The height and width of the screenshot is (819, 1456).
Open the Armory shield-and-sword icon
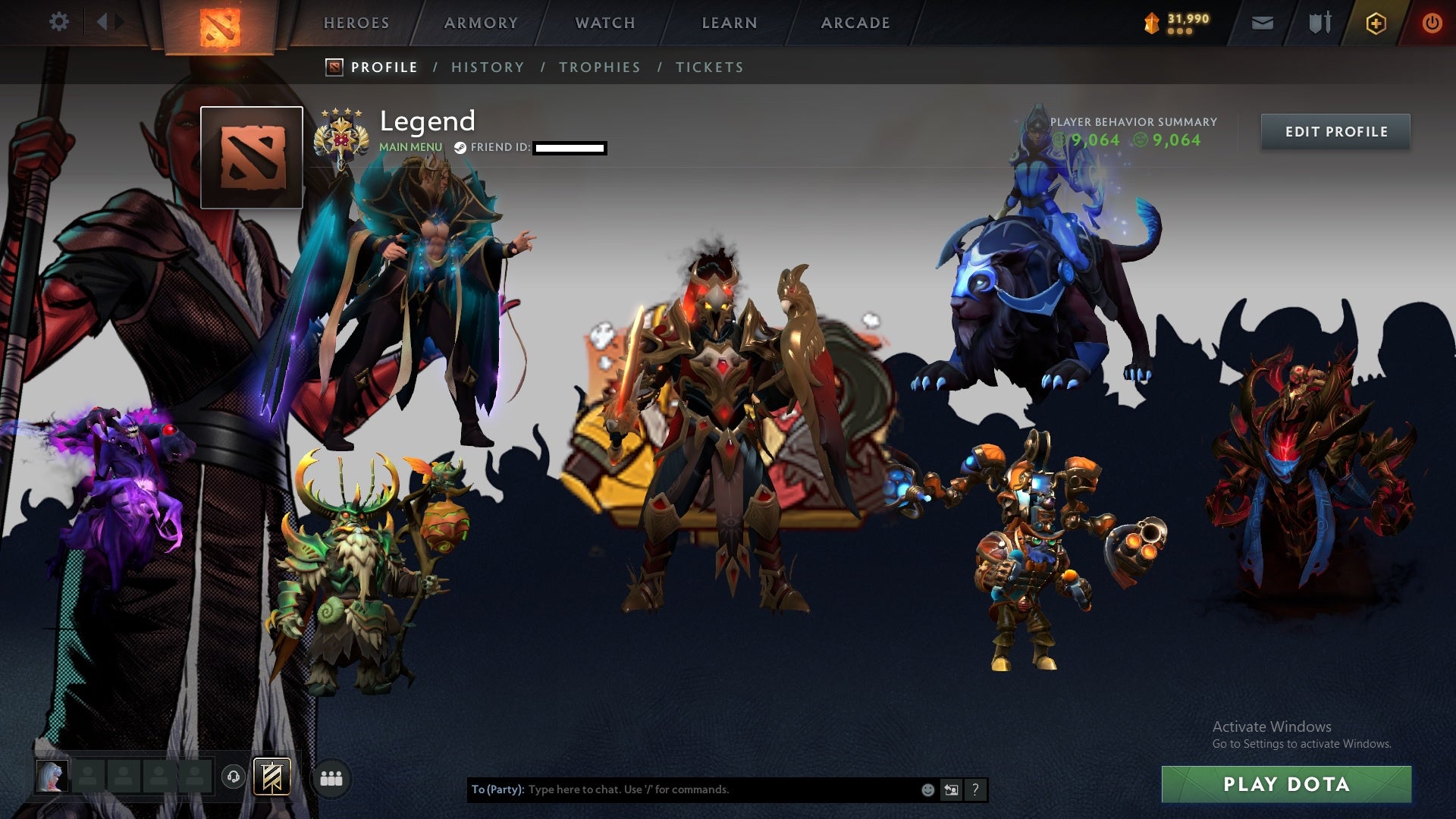[x=1319, y=23]
